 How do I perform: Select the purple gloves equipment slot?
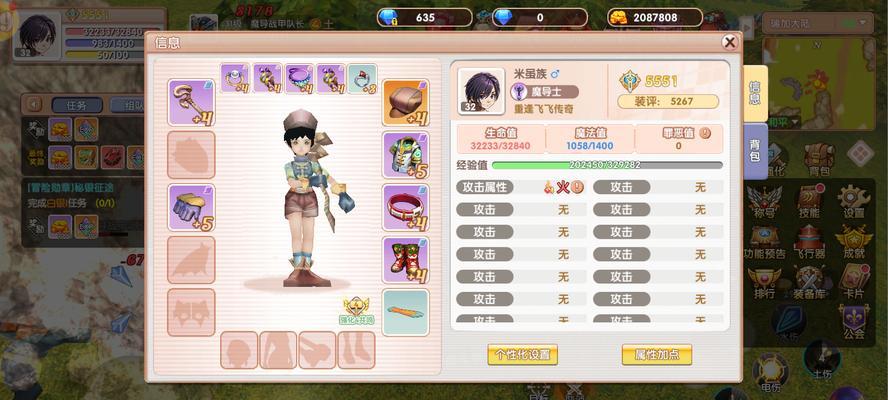(x=191, y=208)
